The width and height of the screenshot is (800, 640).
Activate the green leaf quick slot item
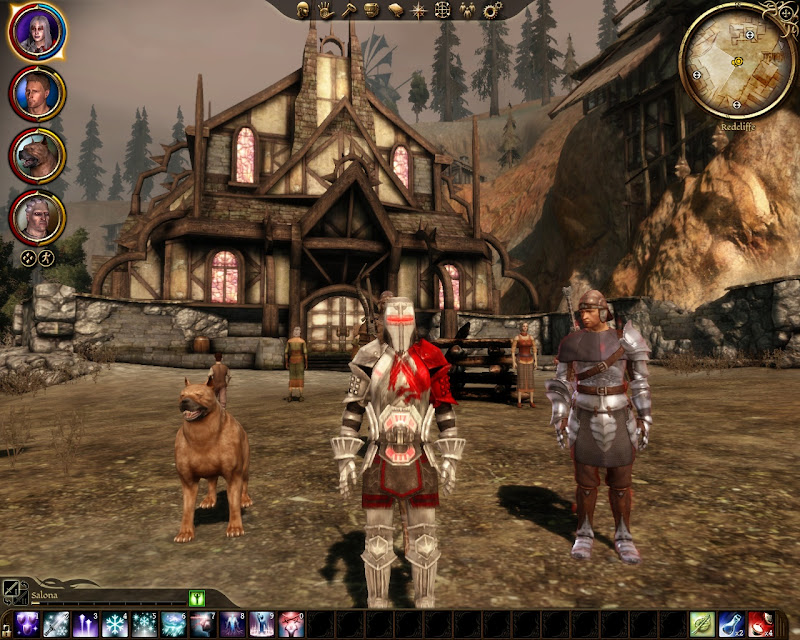[x=702, y=625]
